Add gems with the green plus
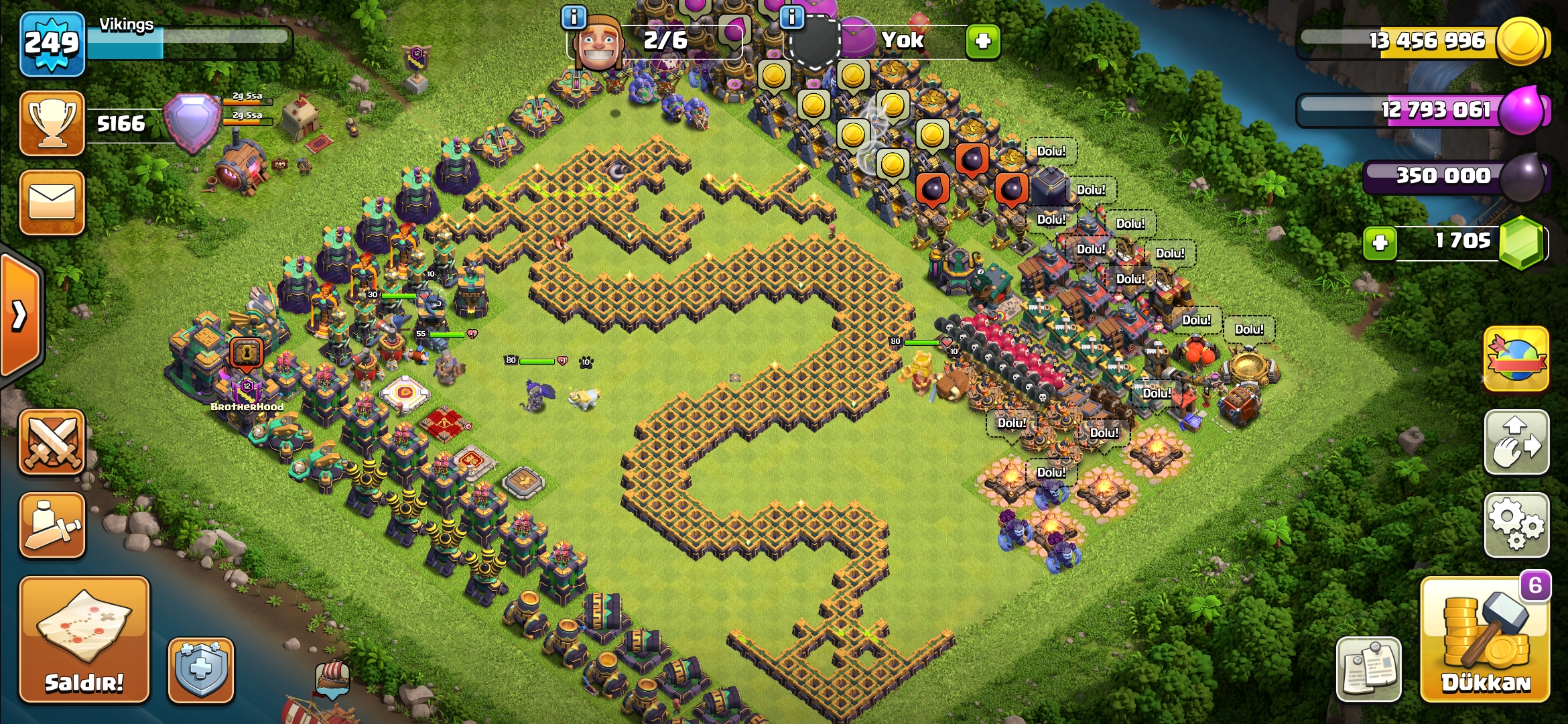The width and height of the screenshot is (1568, 724). 1380,243
